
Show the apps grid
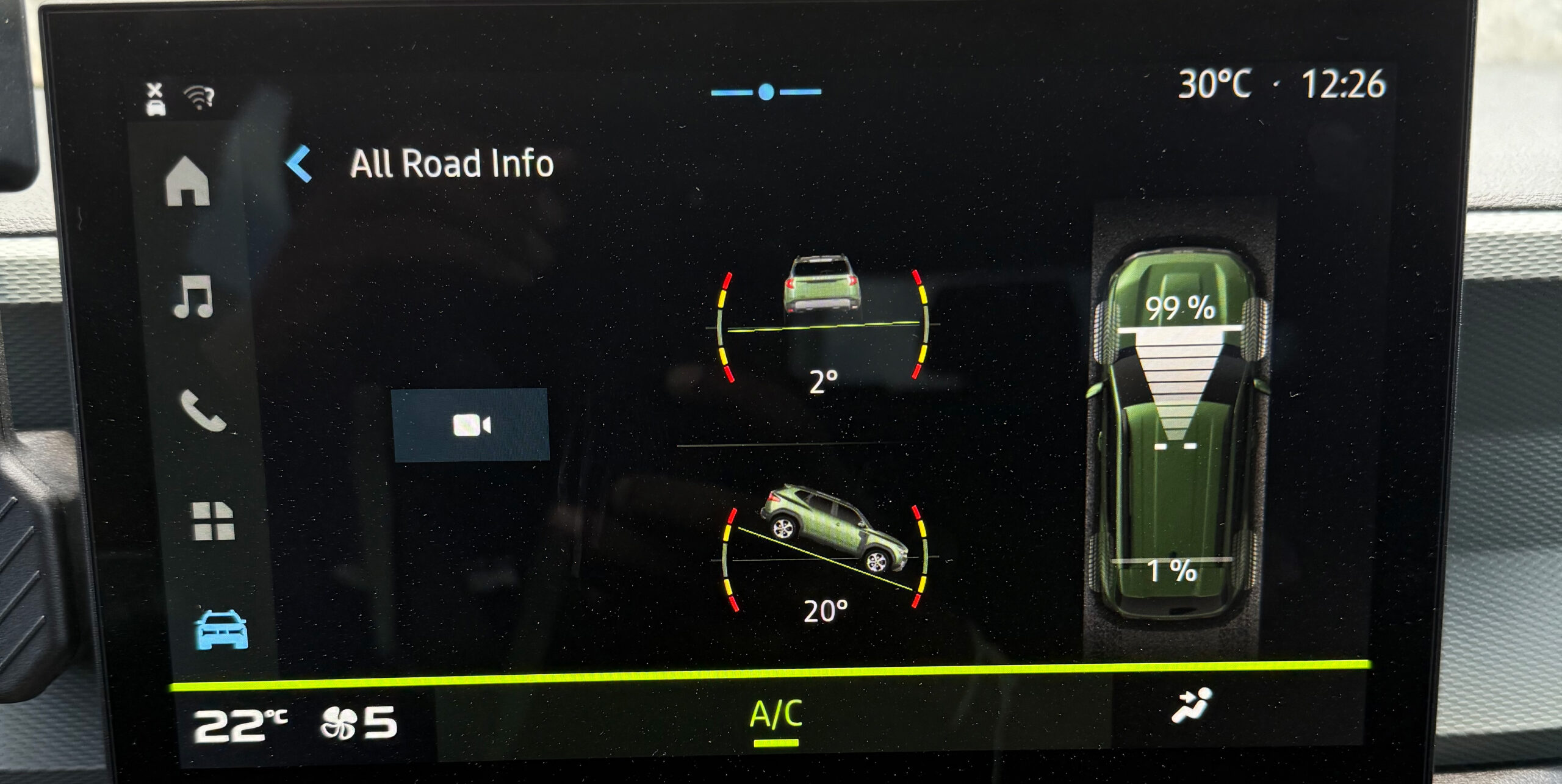[213, 522]
